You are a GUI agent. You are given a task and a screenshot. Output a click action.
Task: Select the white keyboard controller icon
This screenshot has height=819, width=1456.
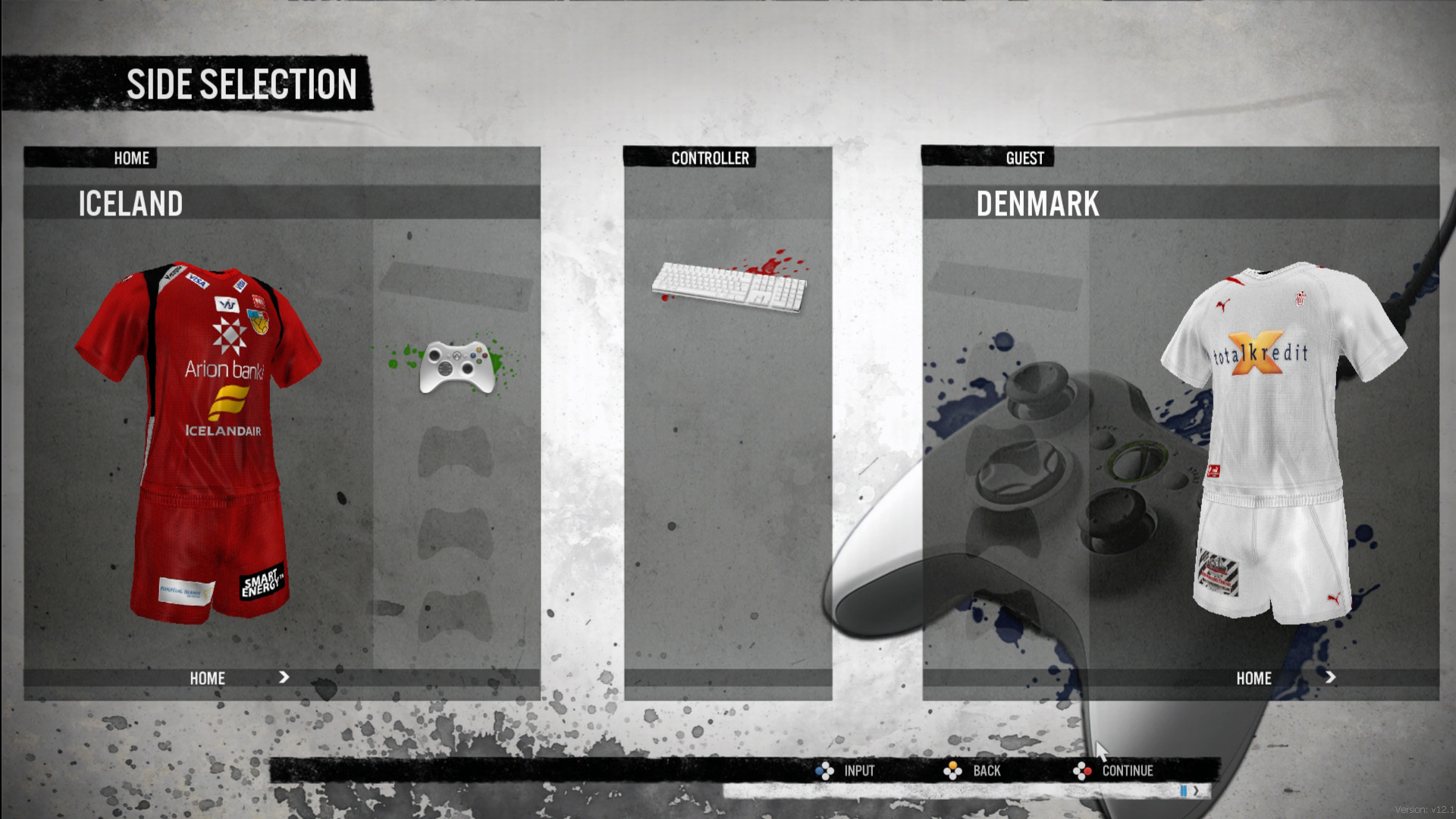(729, 286)
